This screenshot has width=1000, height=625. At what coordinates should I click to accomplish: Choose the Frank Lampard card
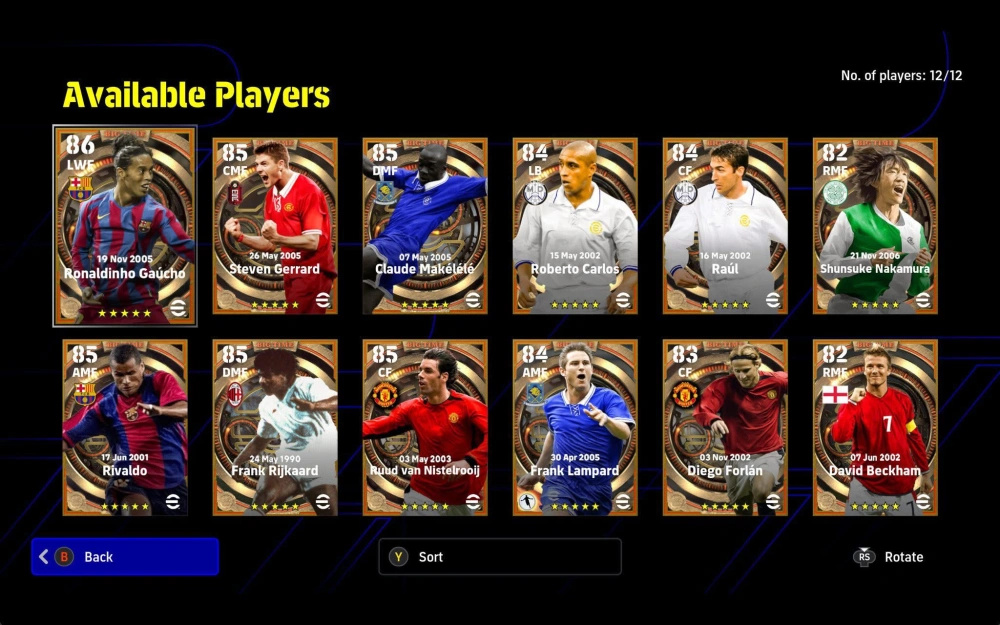click(575, 427)
